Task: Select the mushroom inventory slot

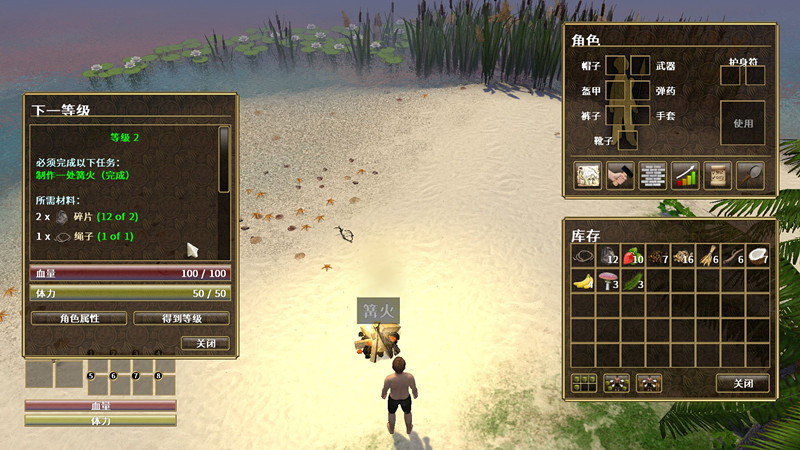Action: 609,281
